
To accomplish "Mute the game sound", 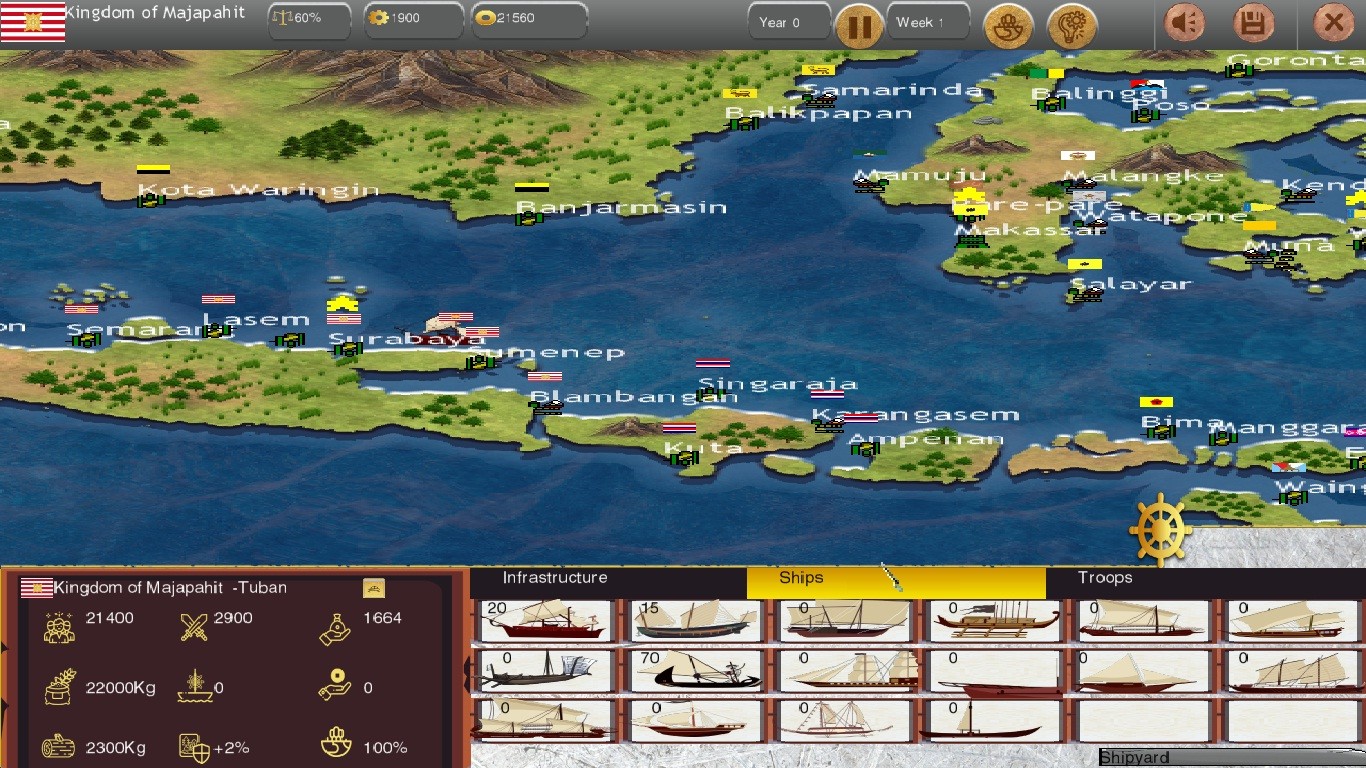I will (1185, 22).
